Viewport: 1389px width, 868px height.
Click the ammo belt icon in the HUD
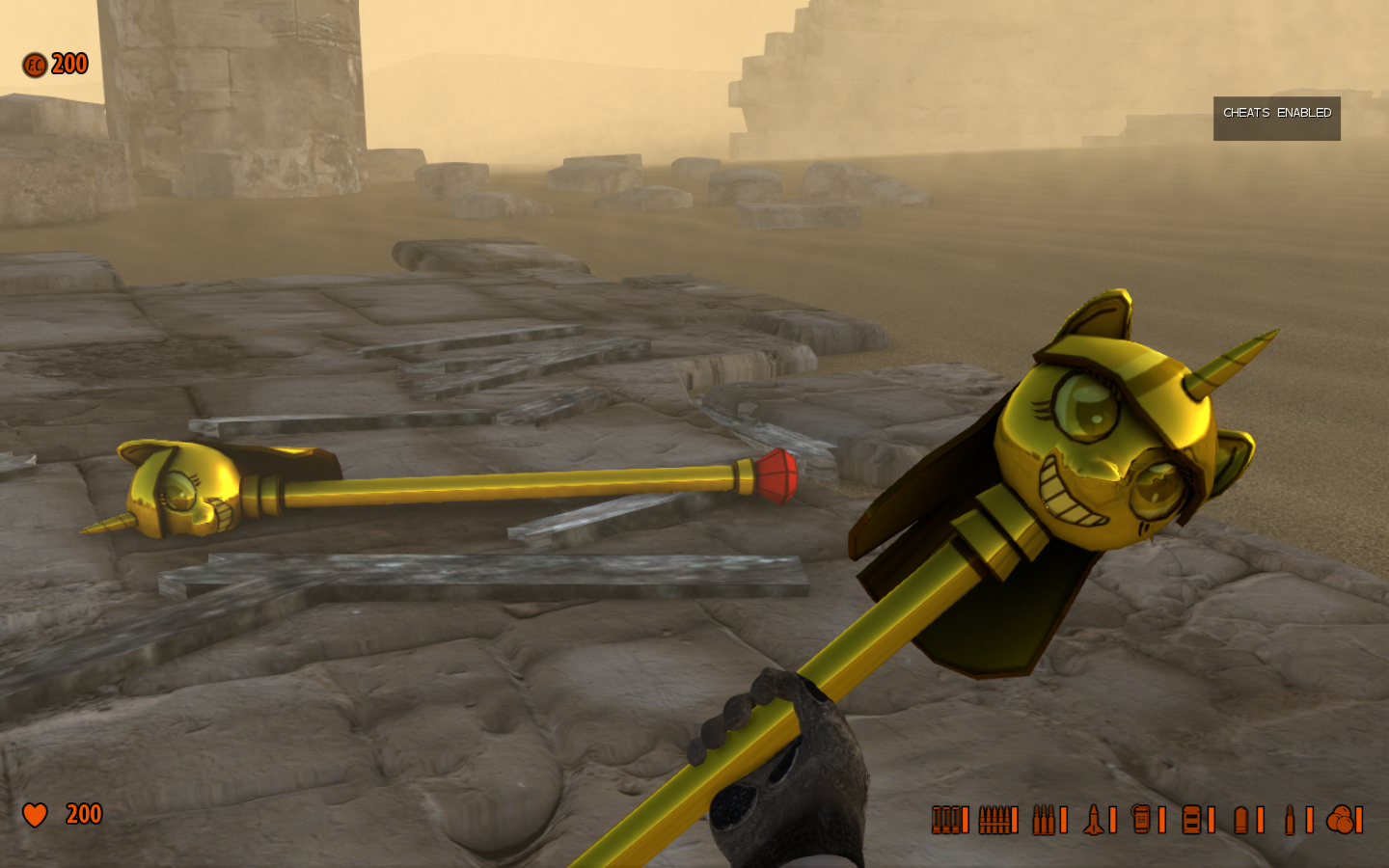[x=995, y=820]
